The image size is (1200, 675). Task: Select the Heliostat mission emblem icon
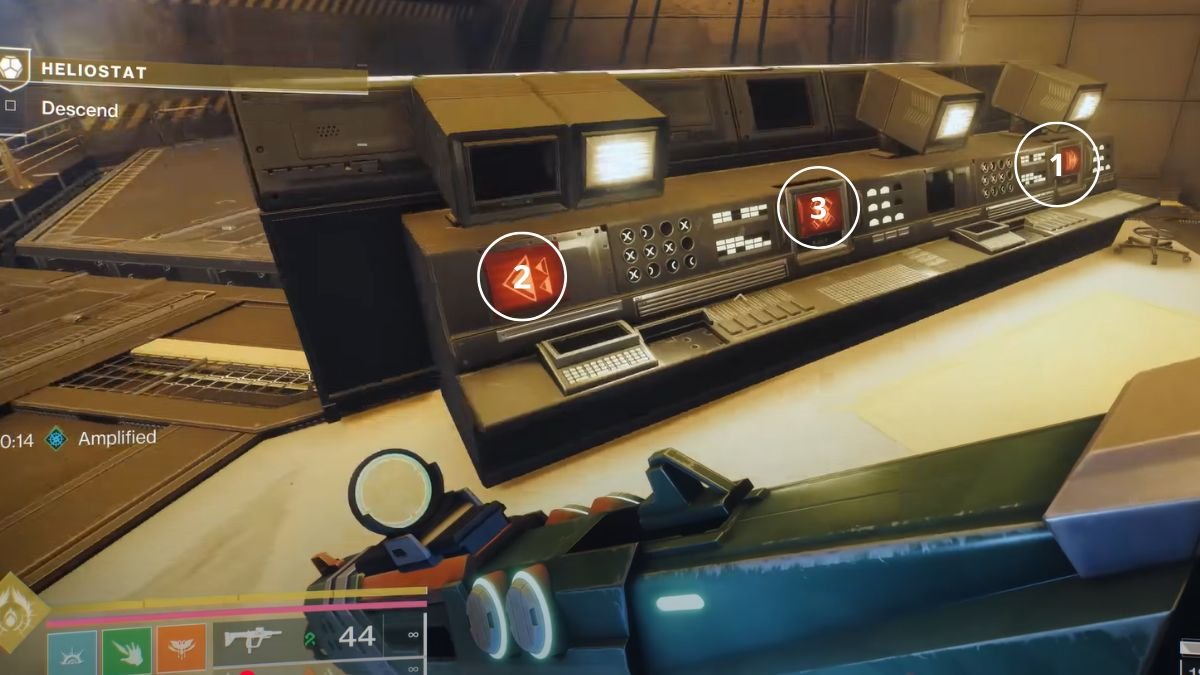click(12, 68)
